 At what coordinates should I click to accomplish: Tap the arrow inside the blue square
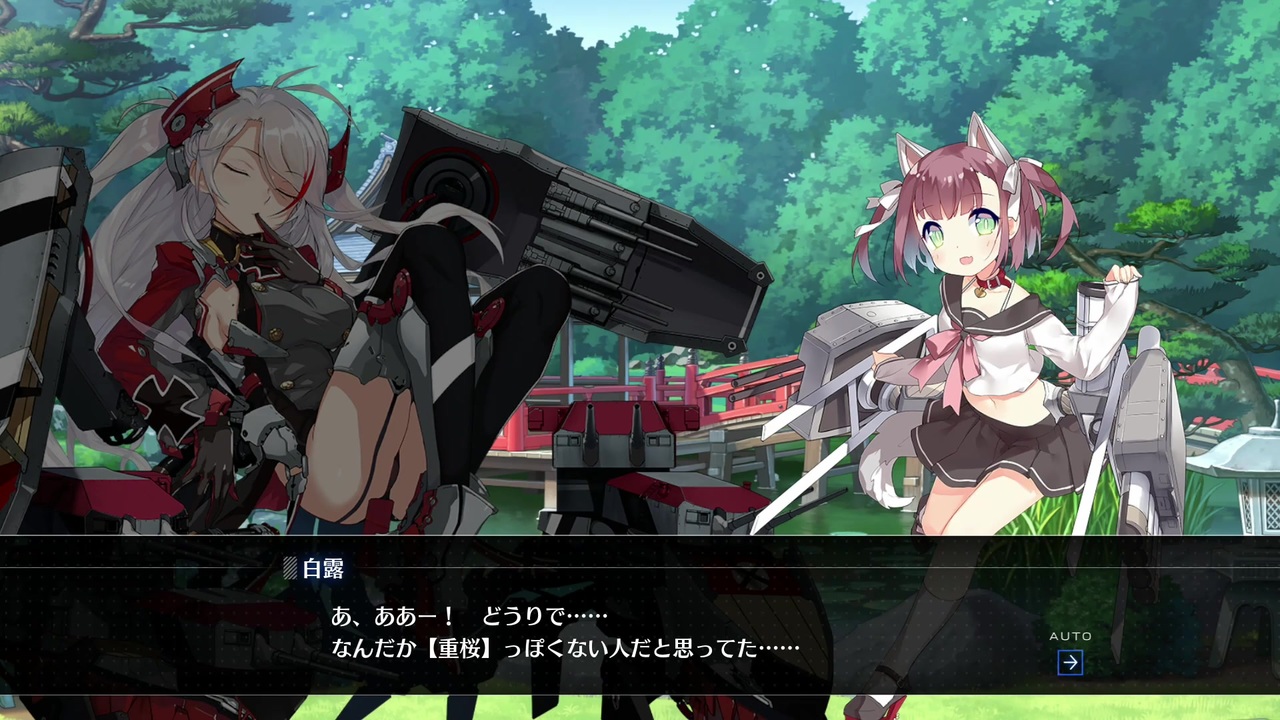1071,660
